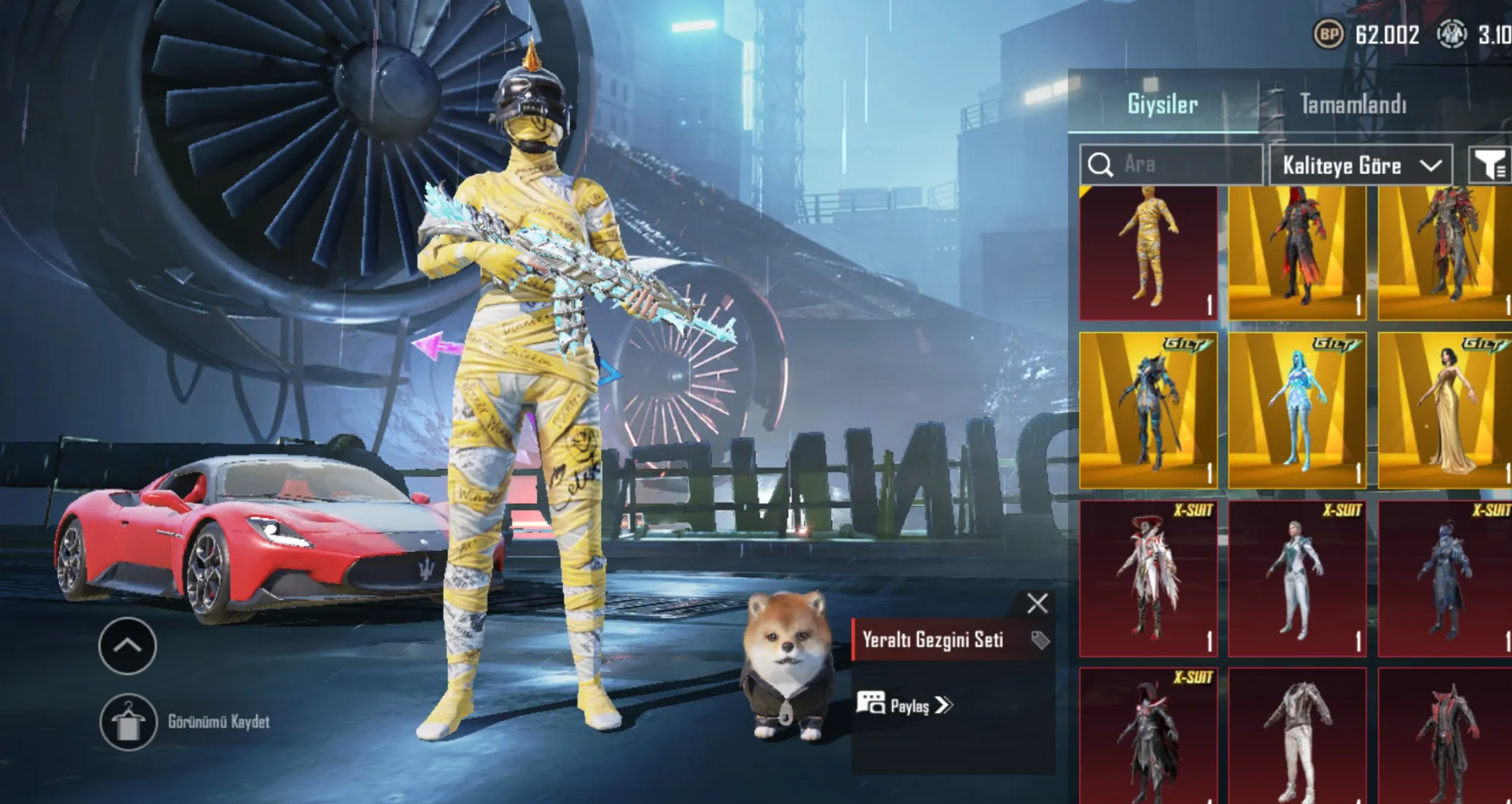Rotate character with the pink left arrow
The width and height of the screenshot is (1512, 804).
(x=437, y=347)
